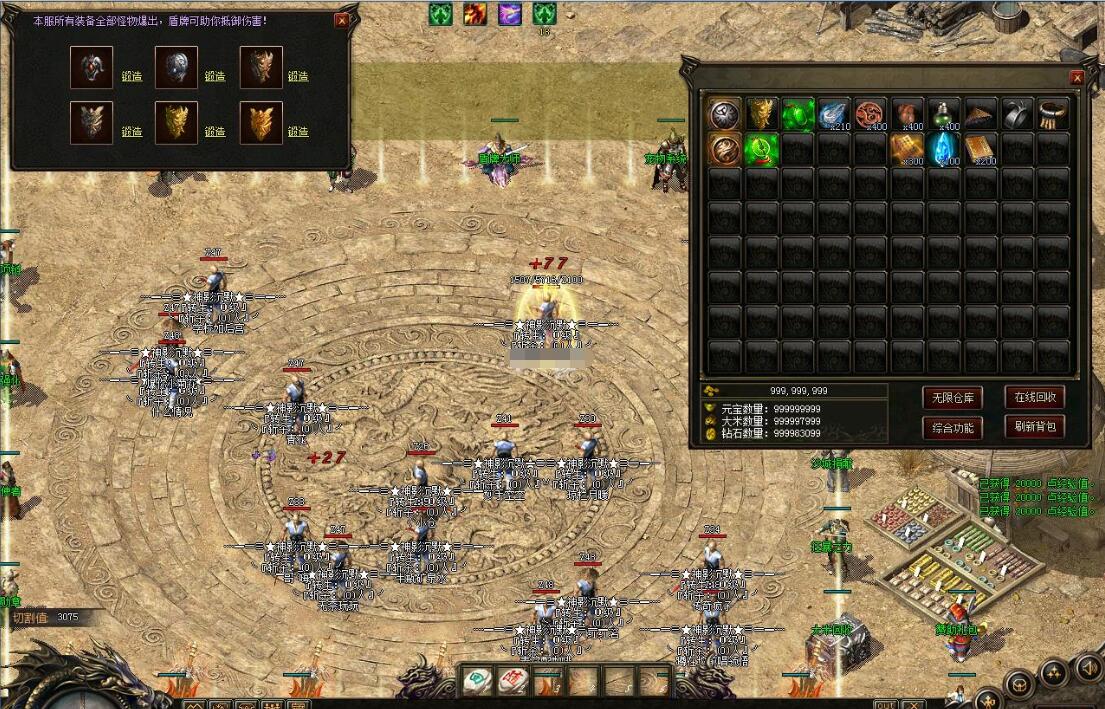The height and width of the screenshot is (709, 1105).
Task: Select the silver ring in the backpack
Action: point(1016,113)
